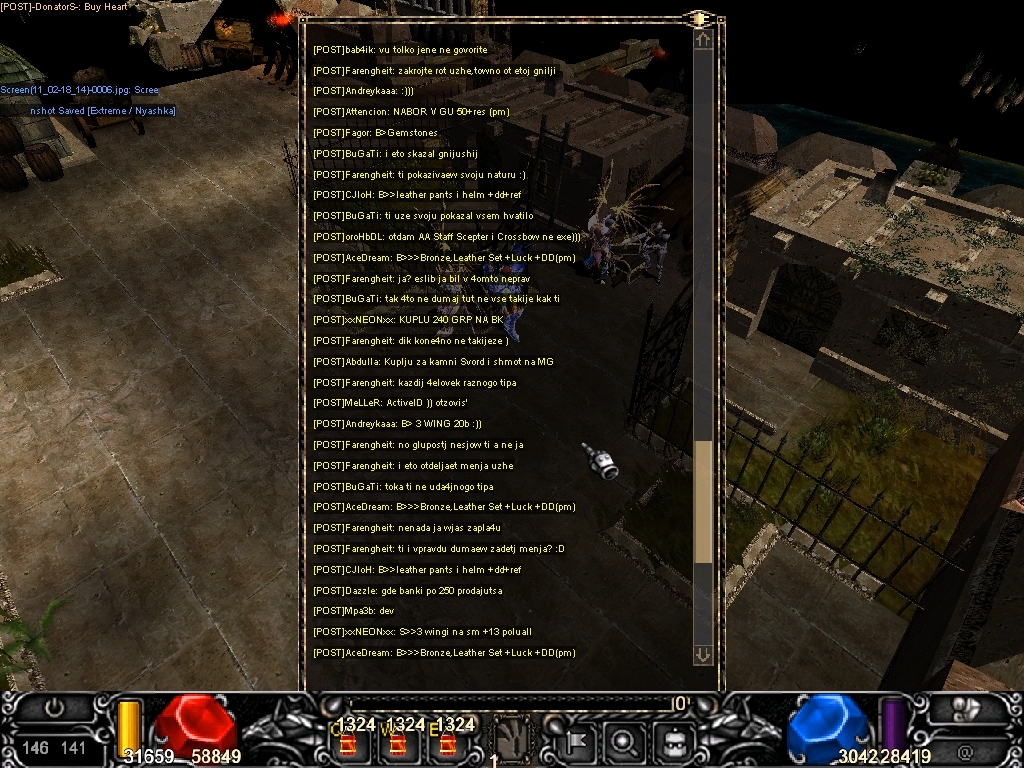Click MeLLeR's ActiveID chat message
Image resolution: width=1024 pixels, height=768 pixels.
pos(399,403)
